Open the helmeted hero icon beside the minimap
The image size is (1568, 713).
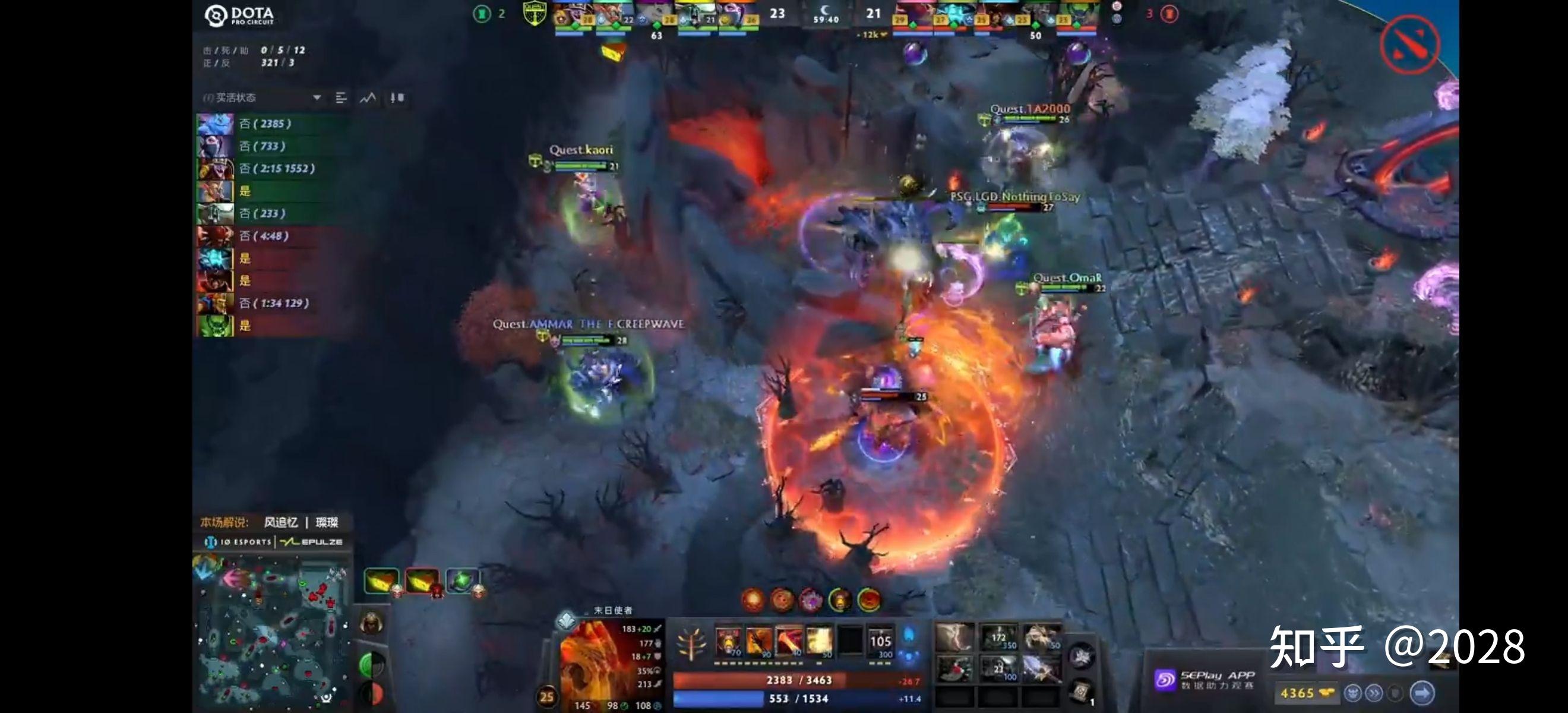coord(371,623)
